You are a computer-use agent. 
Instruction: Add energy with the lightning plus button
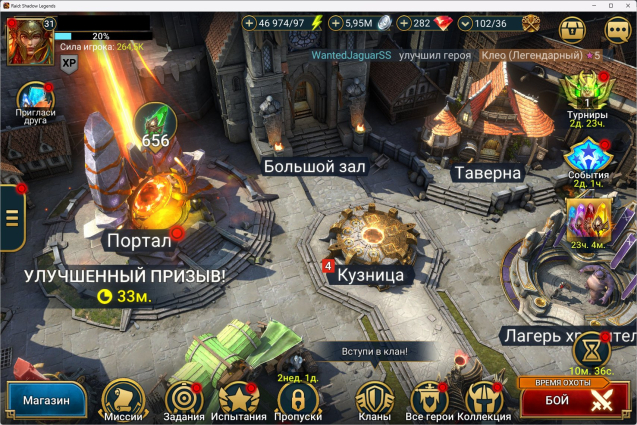[x=250, y=23]
